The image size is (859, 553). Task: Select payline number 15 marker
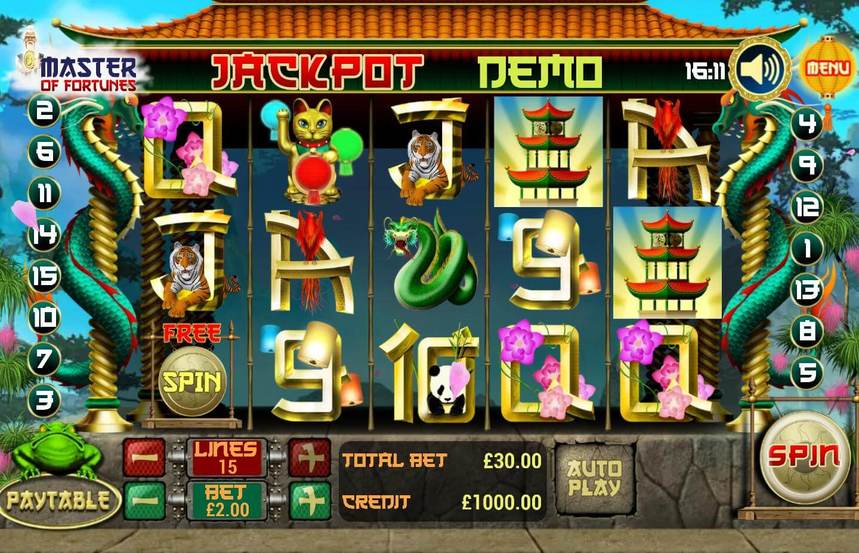click(x=46, y=276)
